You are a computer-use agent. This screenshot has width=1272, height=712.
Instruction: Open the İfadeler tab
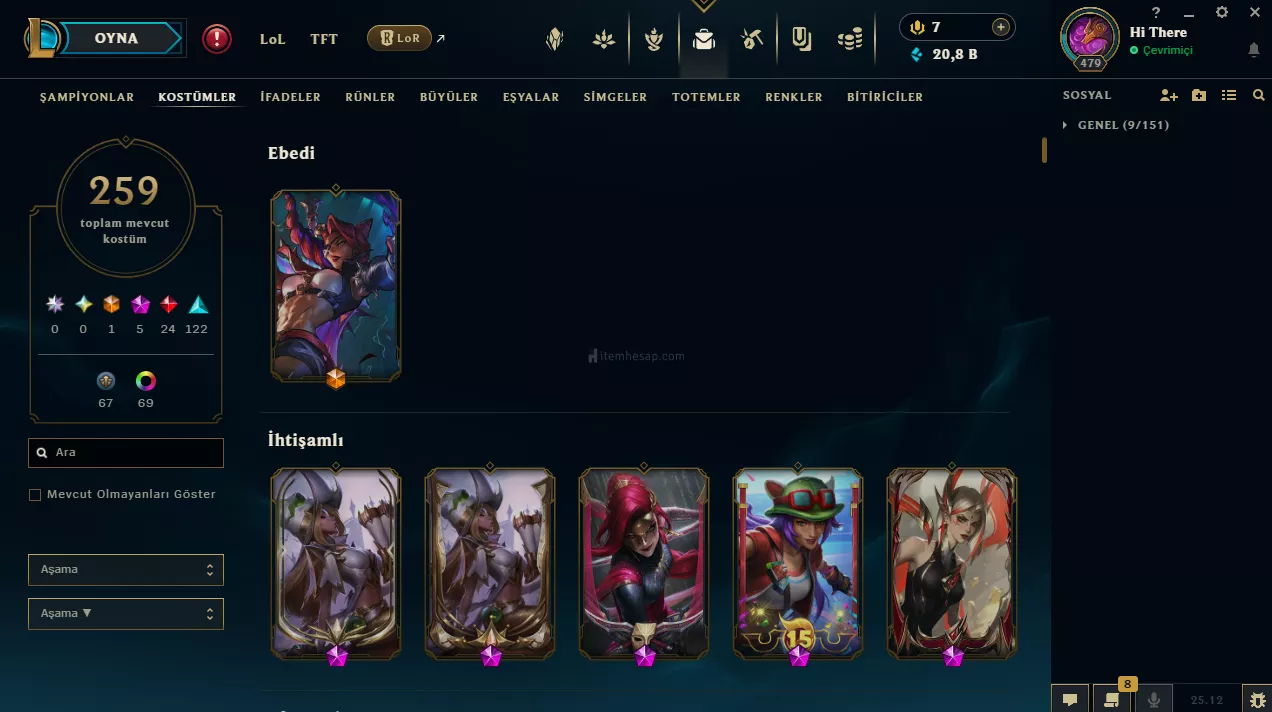pyautogui.click(x=290, y=97)
